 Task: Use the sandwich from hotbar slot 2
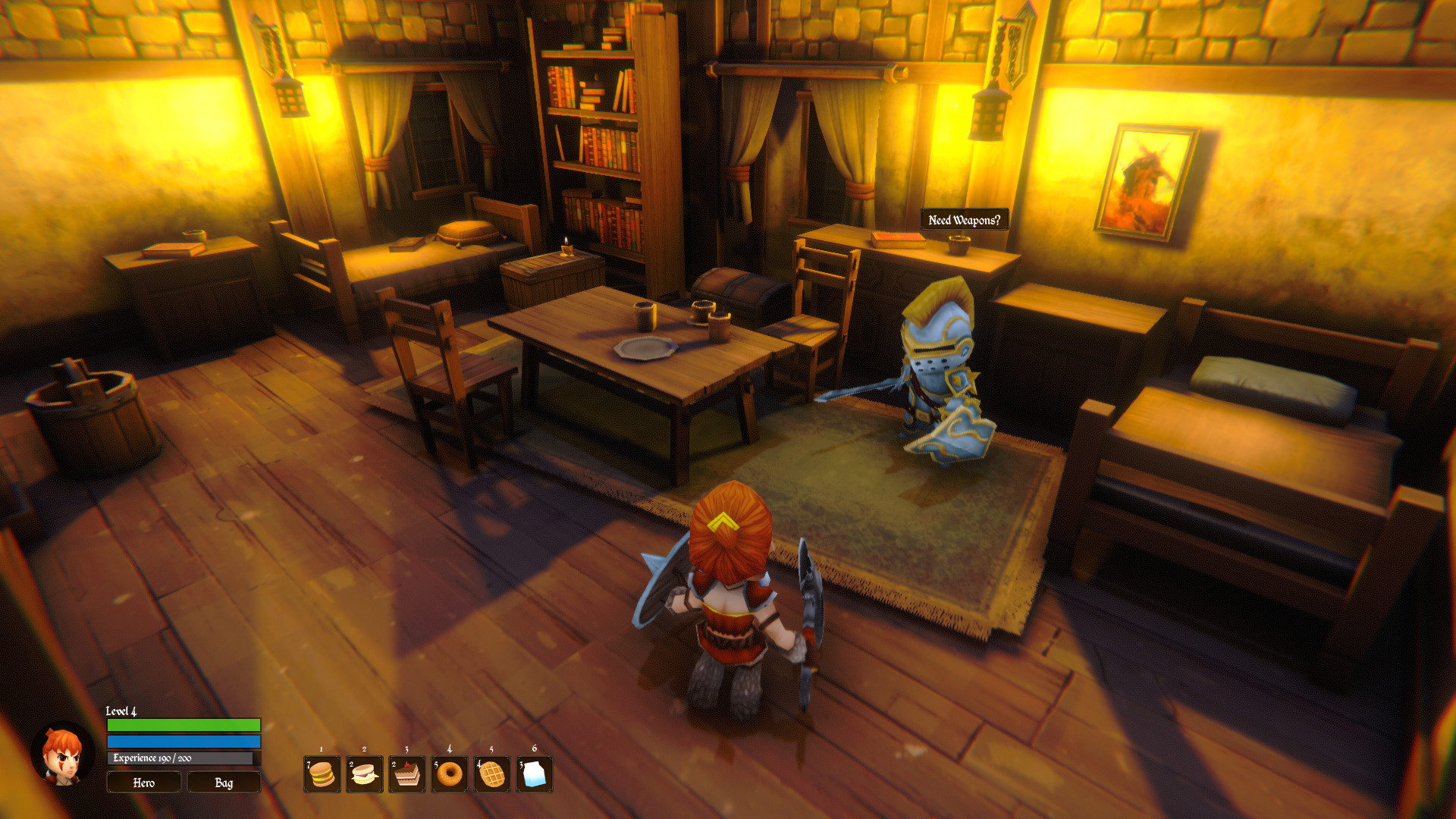364,773
